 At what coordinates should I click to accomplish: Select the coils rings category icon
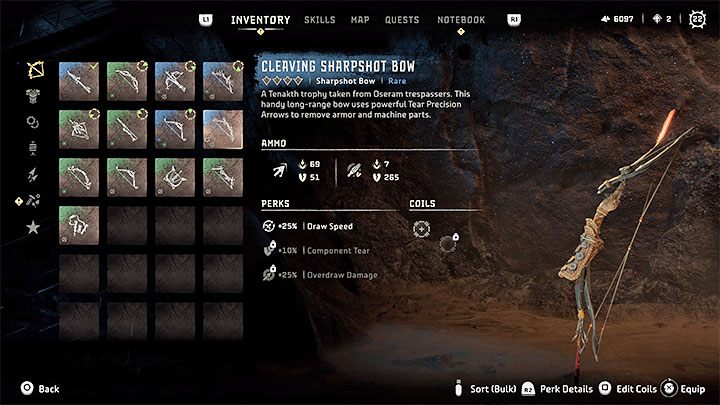click(33, 122)
